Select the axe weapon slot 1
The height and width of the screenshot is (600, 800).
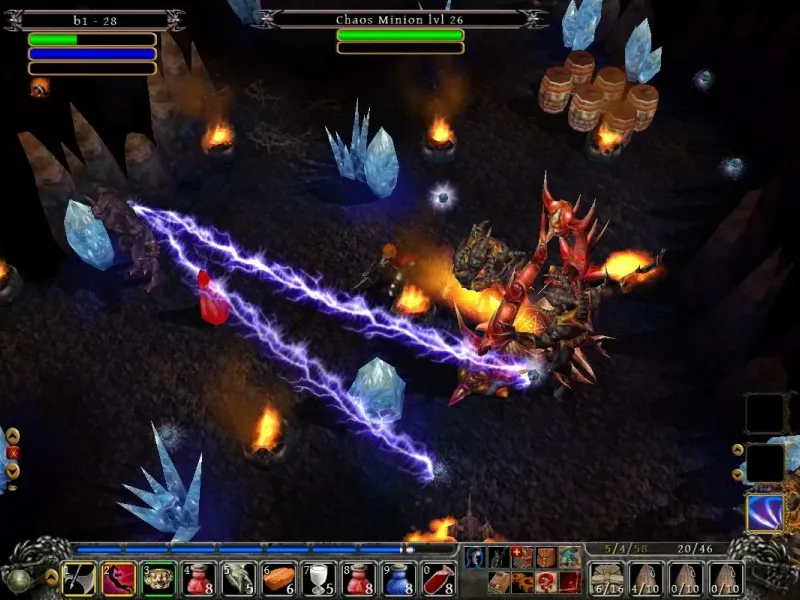[78, 579]
